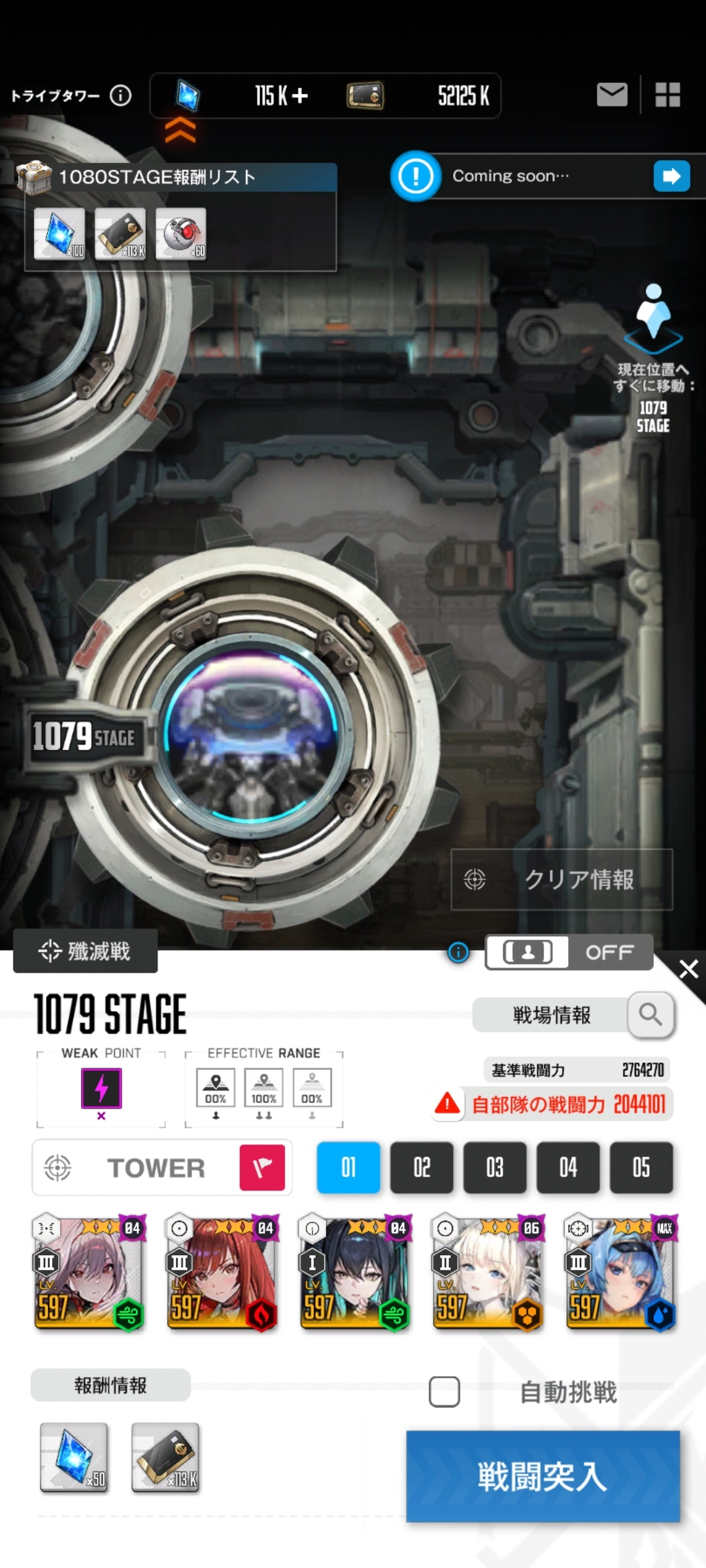Open the mailbox envelope icon
Image resolution: width=706 pixels, height=1568 pixels.
pyautogui.click(x=612, y=95)
